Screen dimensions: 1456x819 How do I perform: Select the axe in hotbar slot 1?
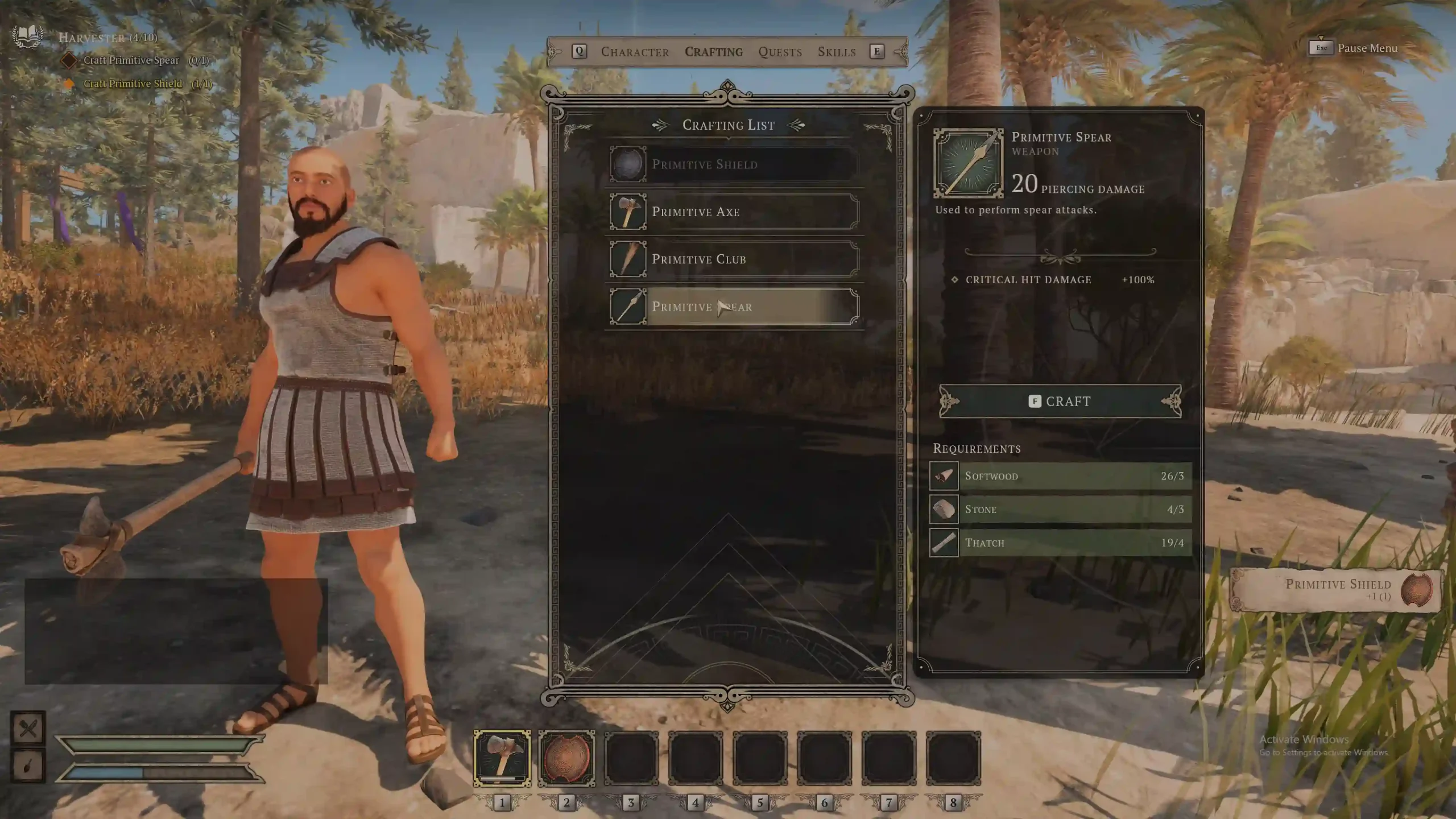pyautogui.click(x=502, y=759)
